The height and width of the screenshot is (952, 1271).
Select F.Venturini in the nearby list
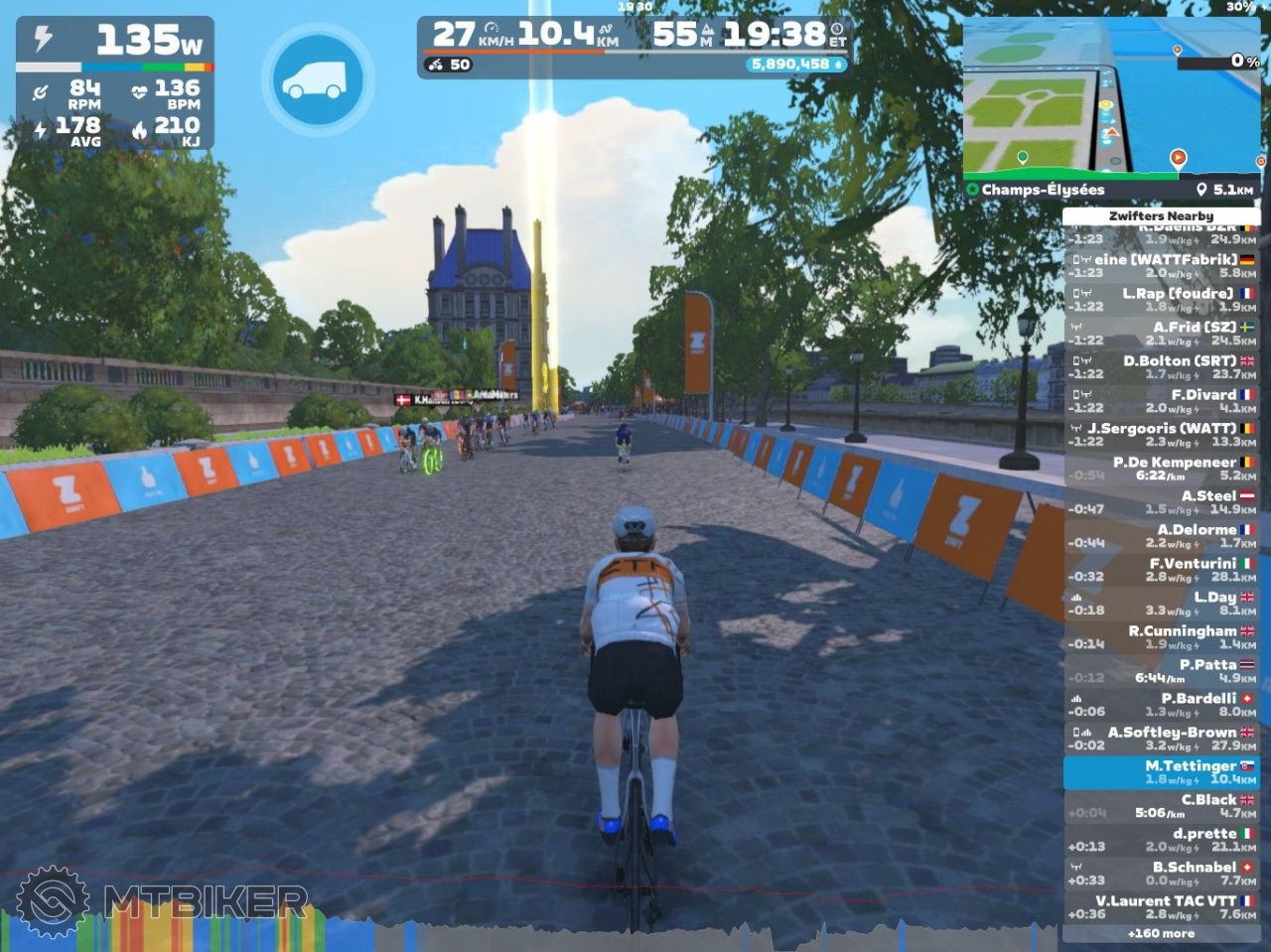(x=1161, y=570)
